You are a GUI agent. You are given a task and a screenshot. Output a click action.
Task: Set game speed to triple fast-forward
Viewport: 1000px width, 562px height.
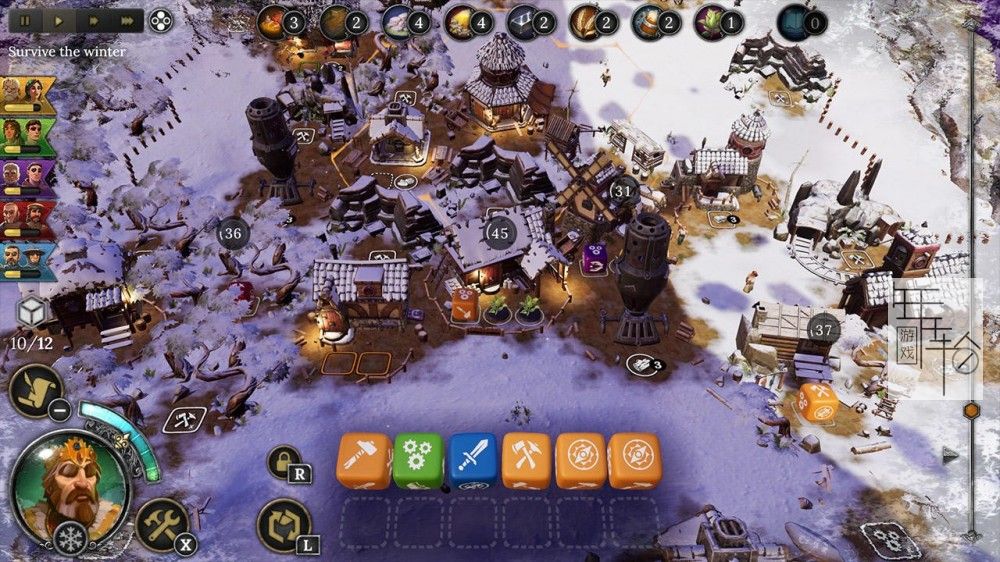click(127, 20)
